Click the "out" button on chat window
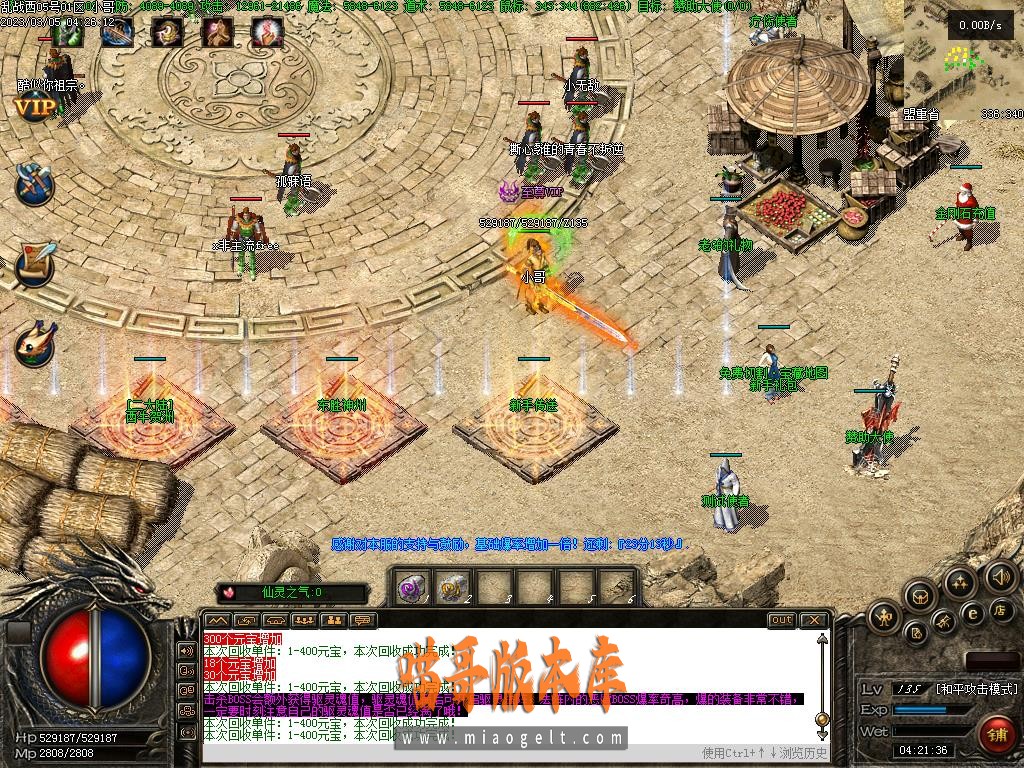This screenshot has width=1024, height=768. coord(781,620)
